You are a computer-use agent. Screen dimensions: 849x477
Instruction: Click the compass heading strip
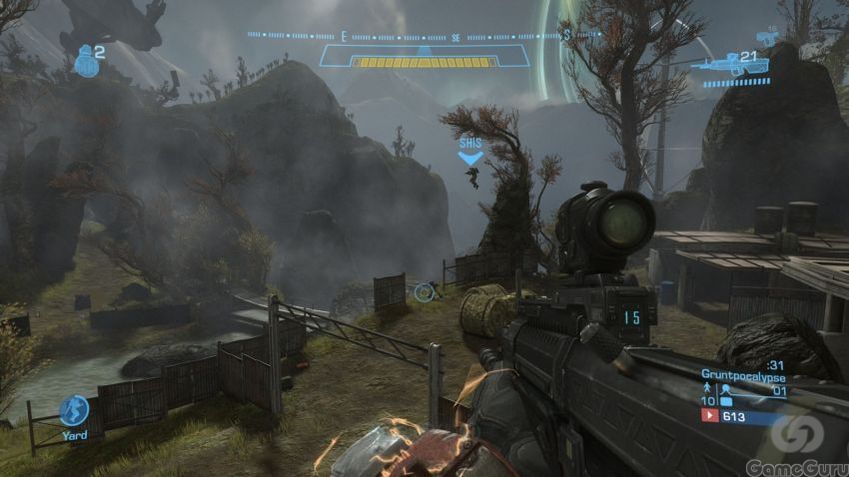[x=424, y=35]
